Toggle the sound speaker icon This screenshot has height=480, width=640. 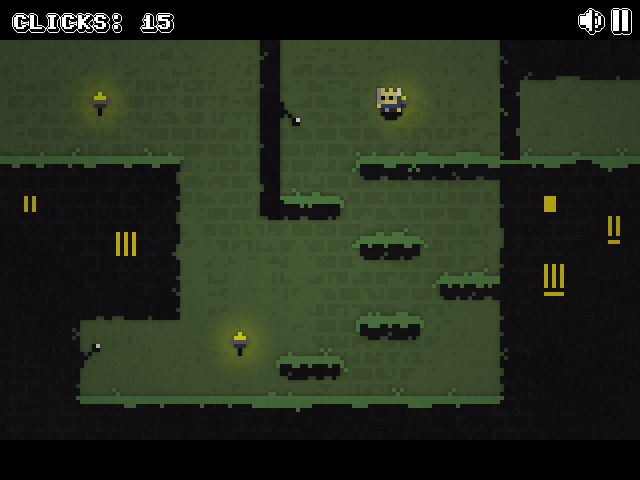[591, 21]
